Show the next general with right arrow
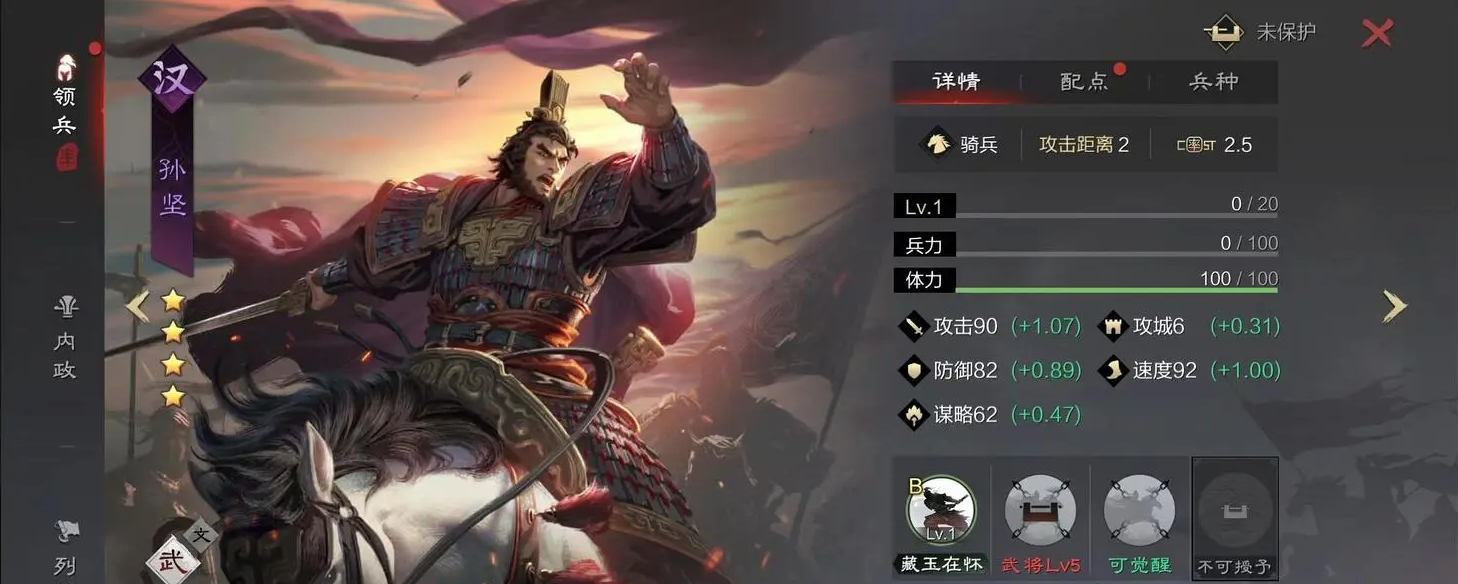This screenshot has height=584, width=1458. pos(1394,307)
